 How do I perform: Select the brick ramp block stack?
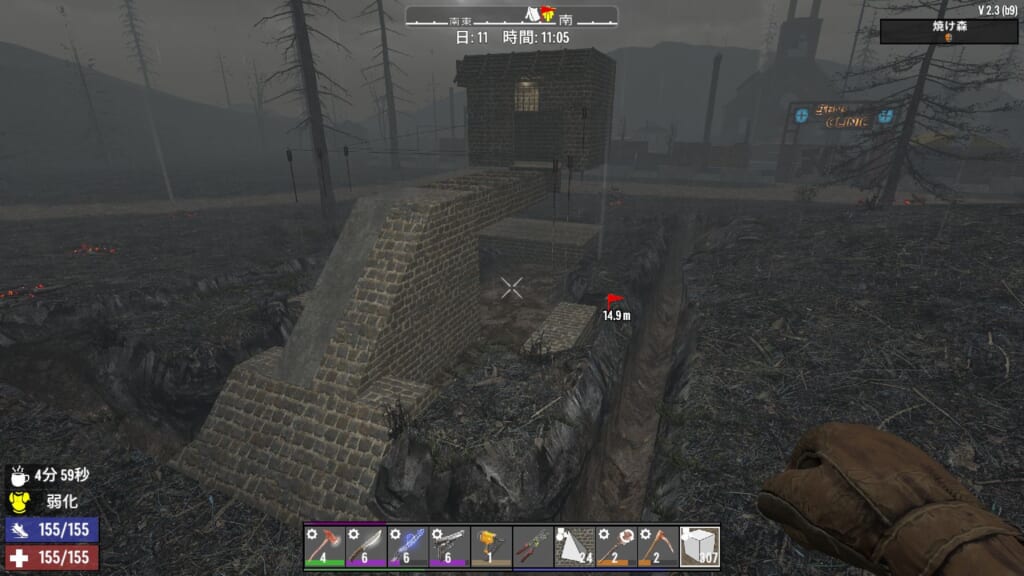[575, 547]
